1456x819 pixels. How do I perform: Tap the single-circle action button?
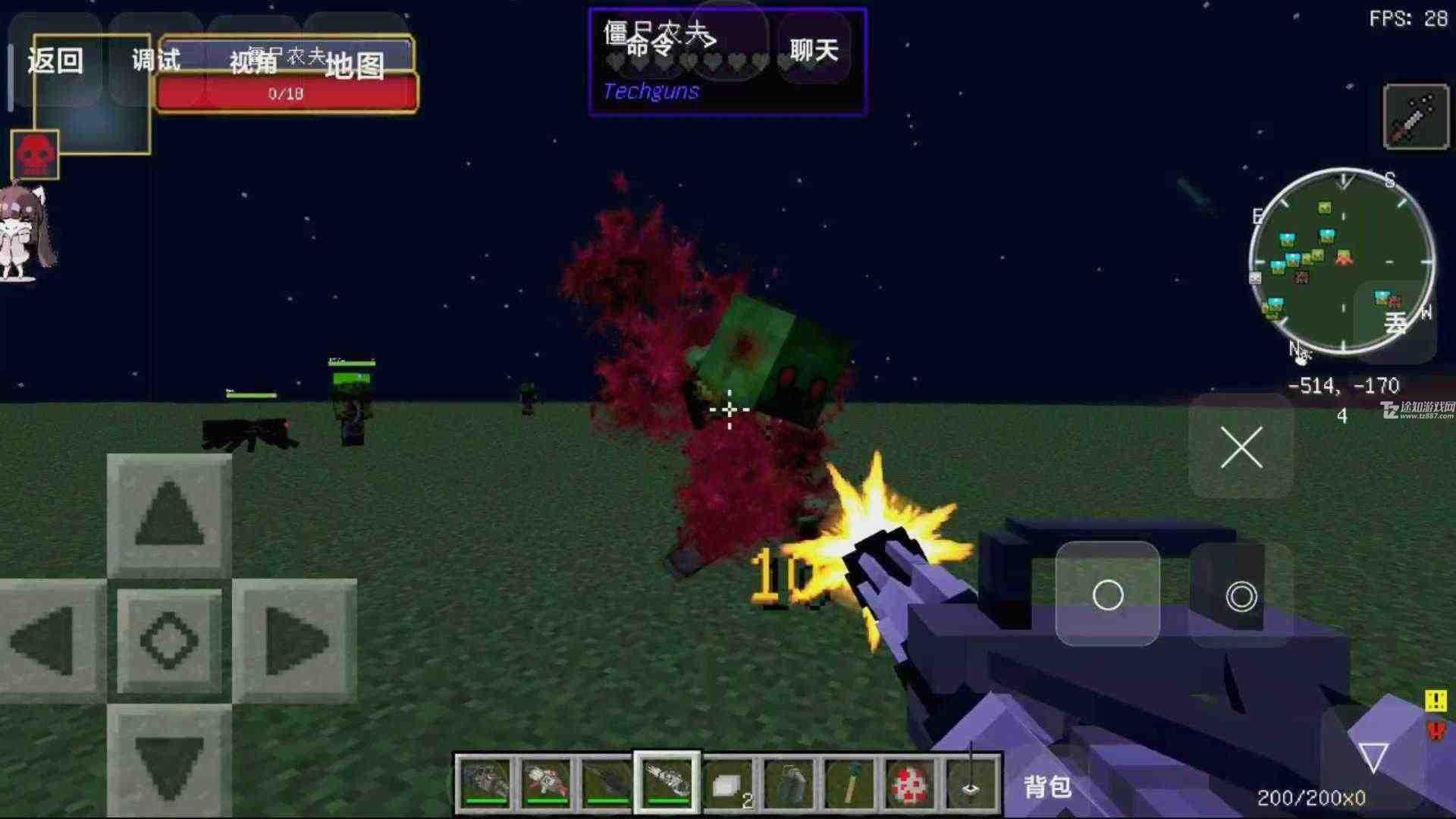click(1107, 595)
